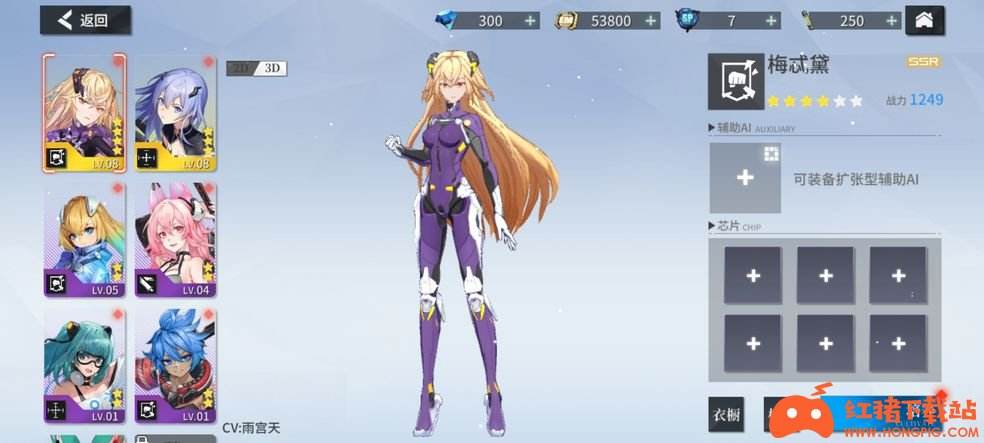Add scroll currency with the plus button
The width and height of the screenshot is (984, 443).
click(891, 20)
